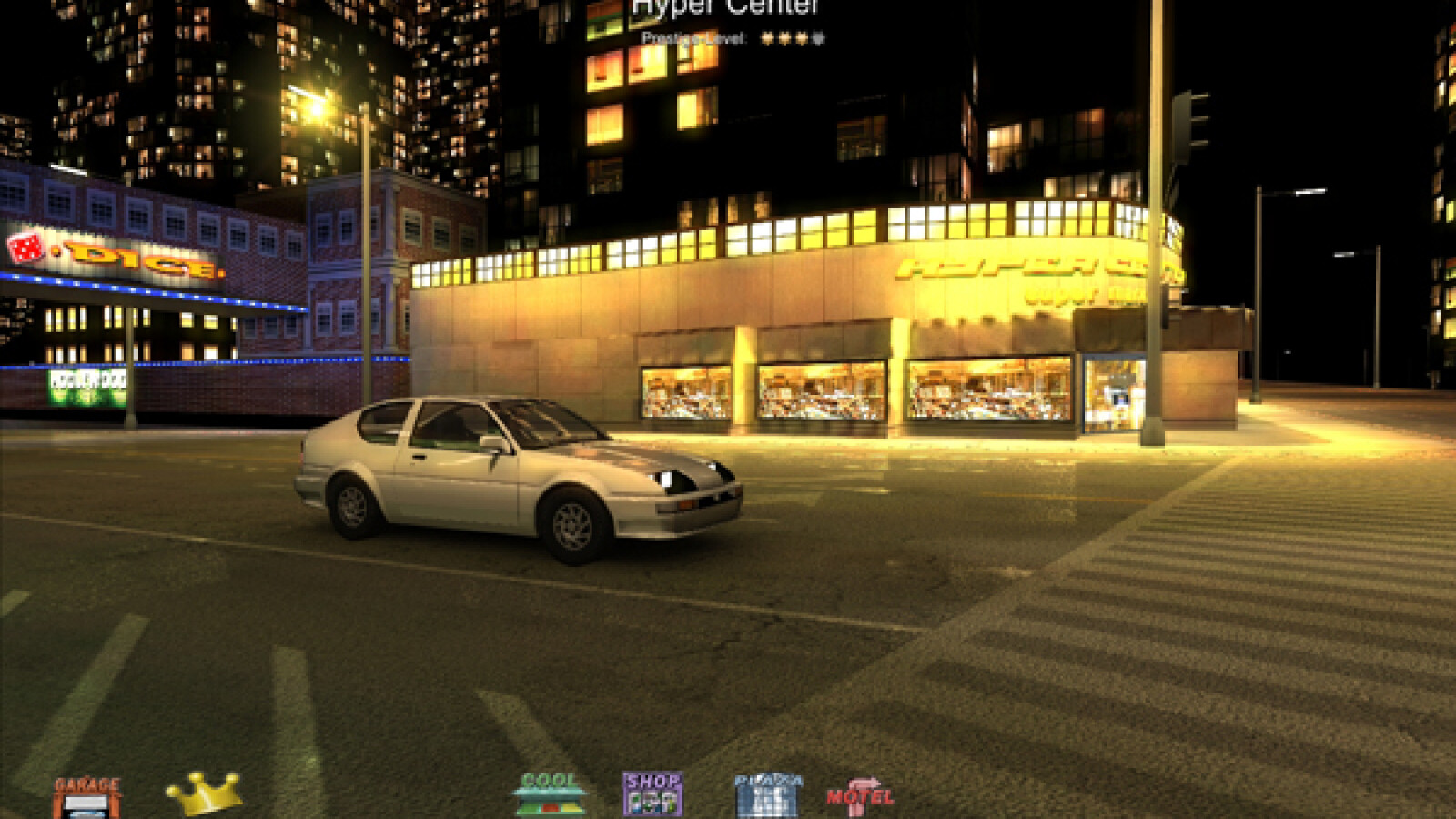Toggle the fourth Prestige Level star
Image resolution: width=1456 pixels, height=819 pixels.
(817, 40)
